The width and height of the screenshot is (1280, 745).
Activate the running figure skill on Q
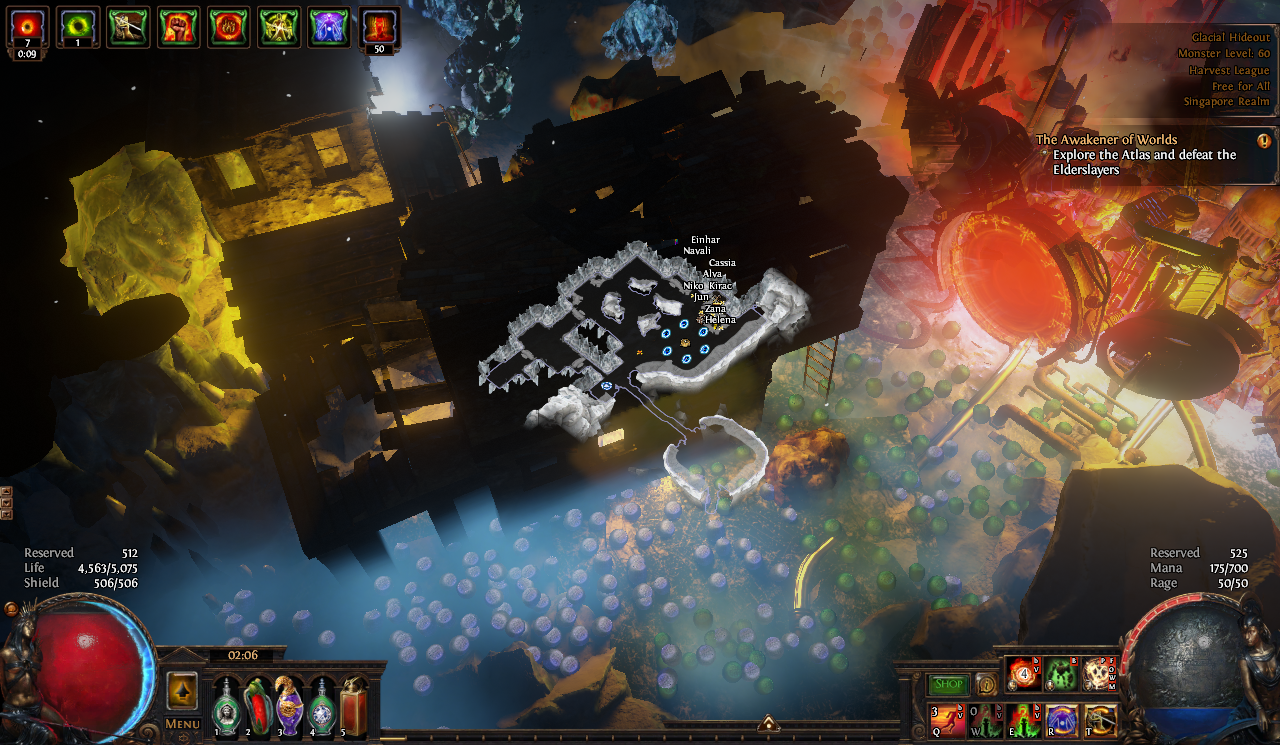coord(947,720)
